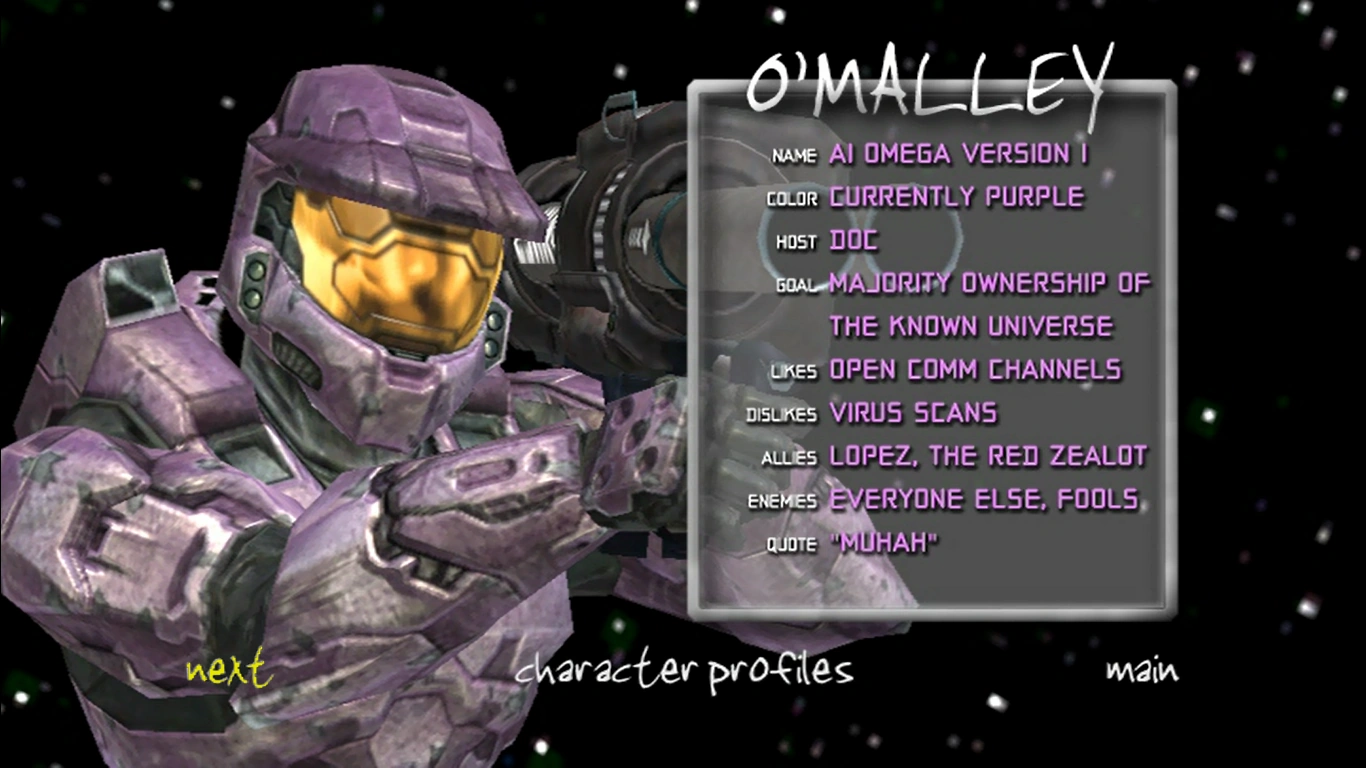Click the COLOR field label
This screenshot has height=768, width=1366.
click(792, 199)
